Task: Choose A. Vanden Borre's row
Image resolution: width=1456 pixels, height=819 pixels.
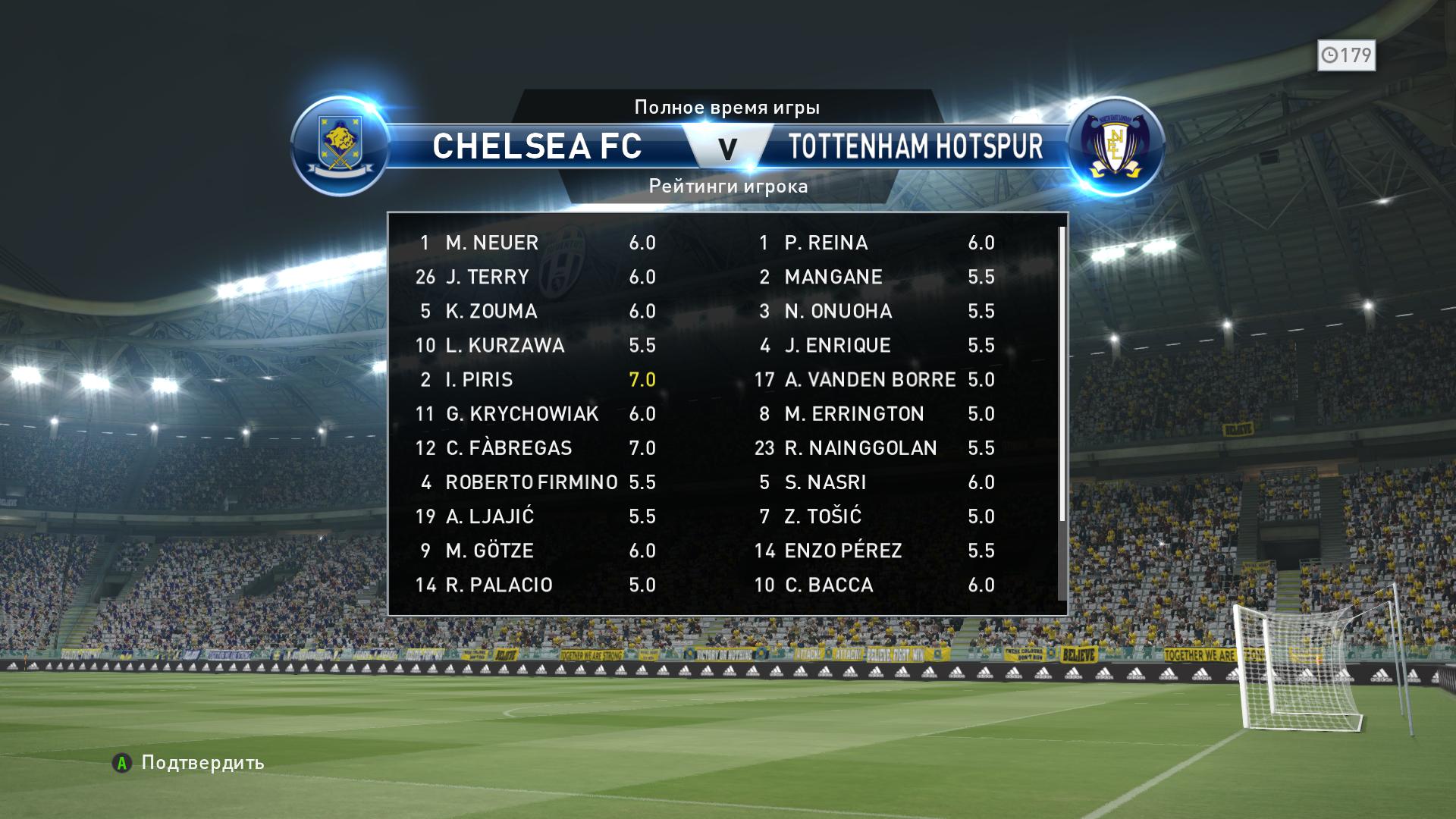Action: [x=876, y=380]
